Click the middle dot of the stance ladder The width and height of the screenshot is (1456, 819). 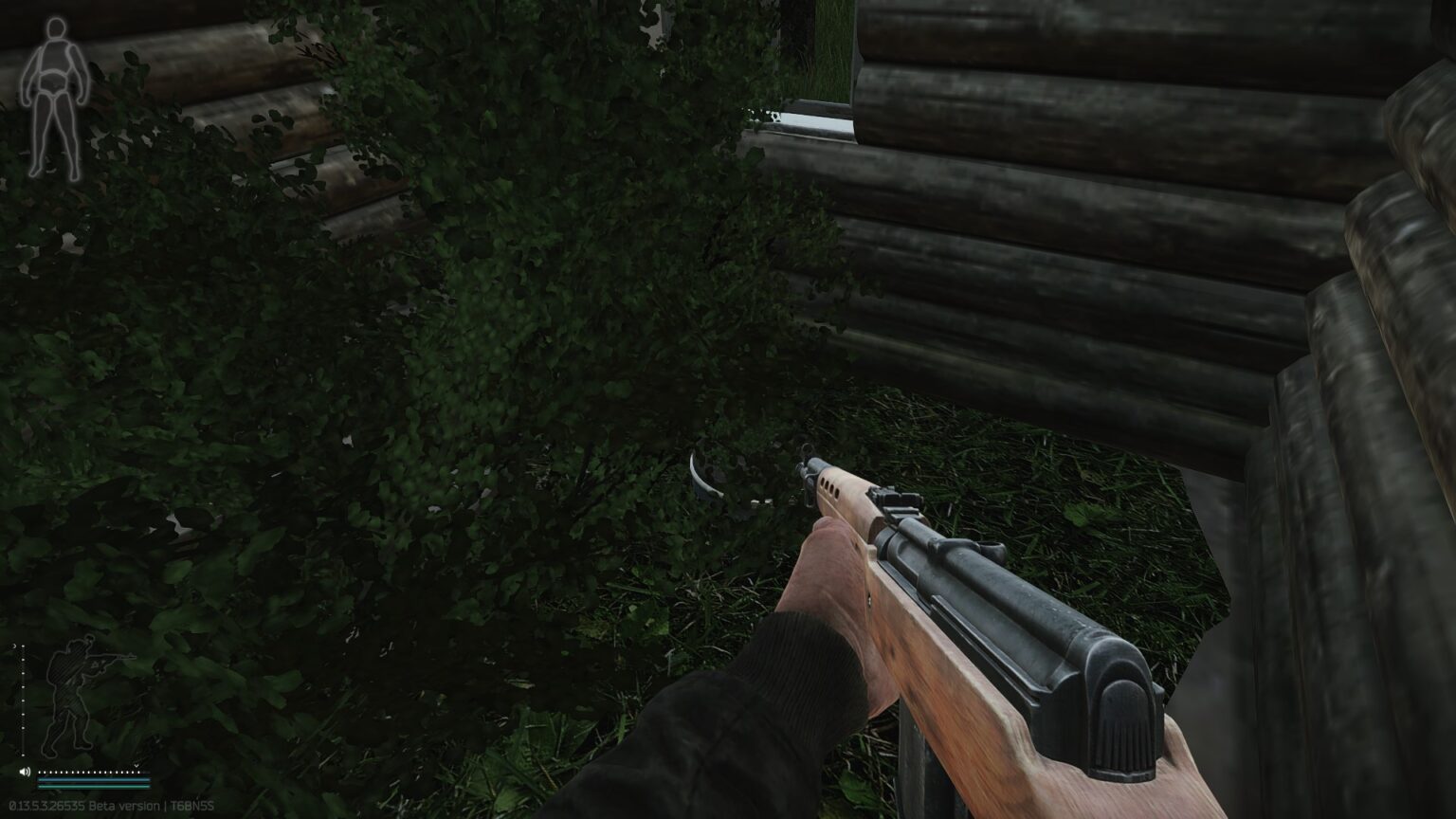[x=23, y=699]
